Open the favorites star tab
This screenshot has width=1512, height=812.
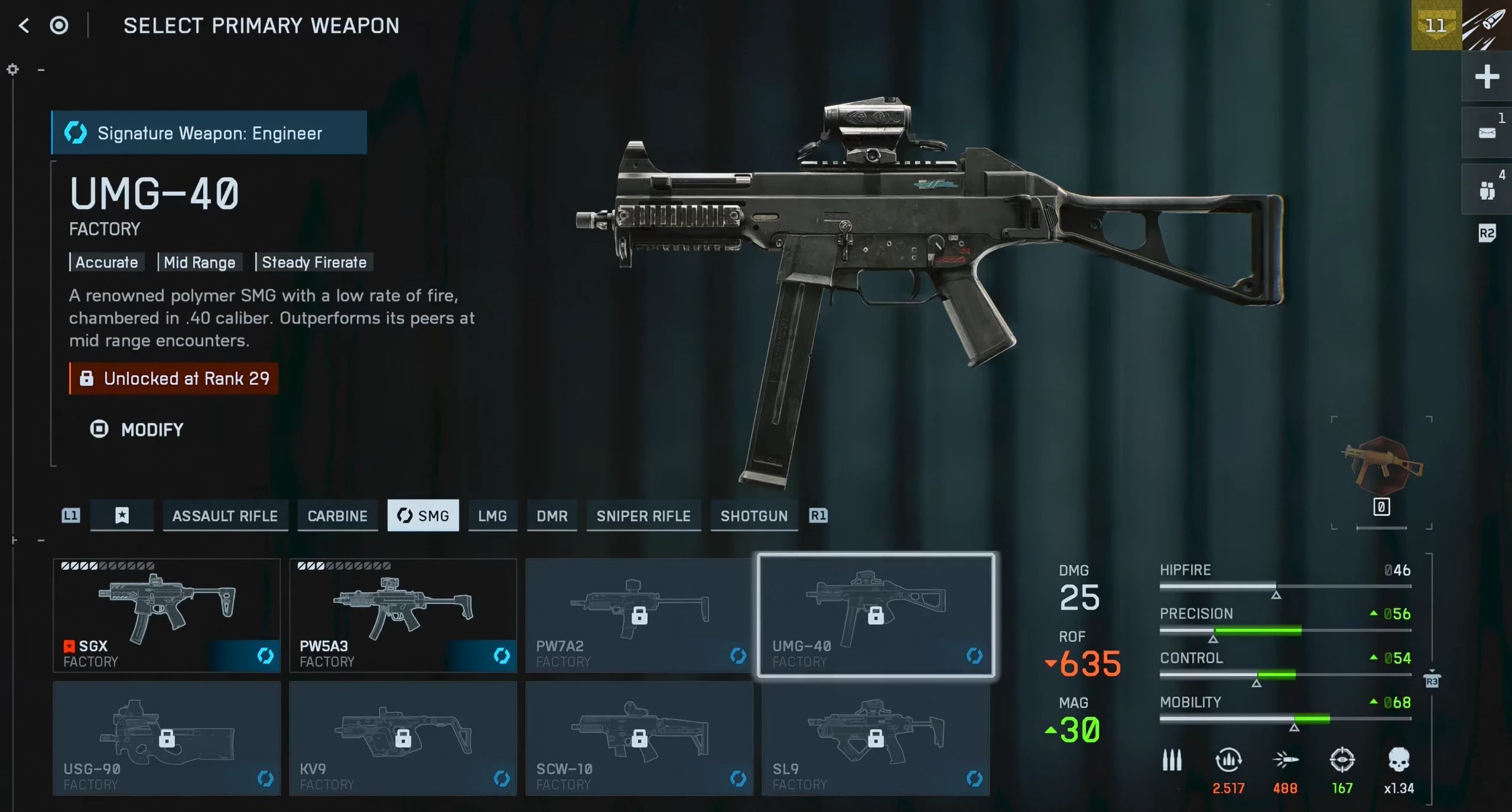[x=122, y=516]
